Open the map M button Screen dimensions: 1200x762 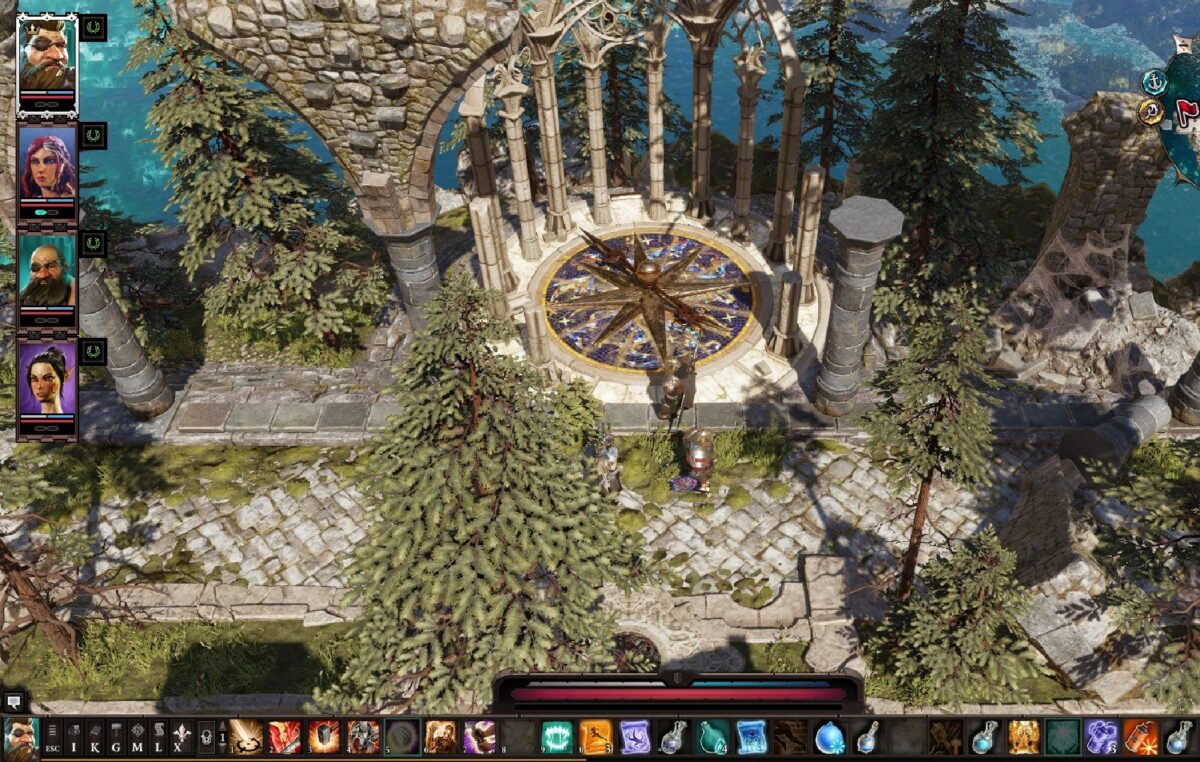(137, 738)
